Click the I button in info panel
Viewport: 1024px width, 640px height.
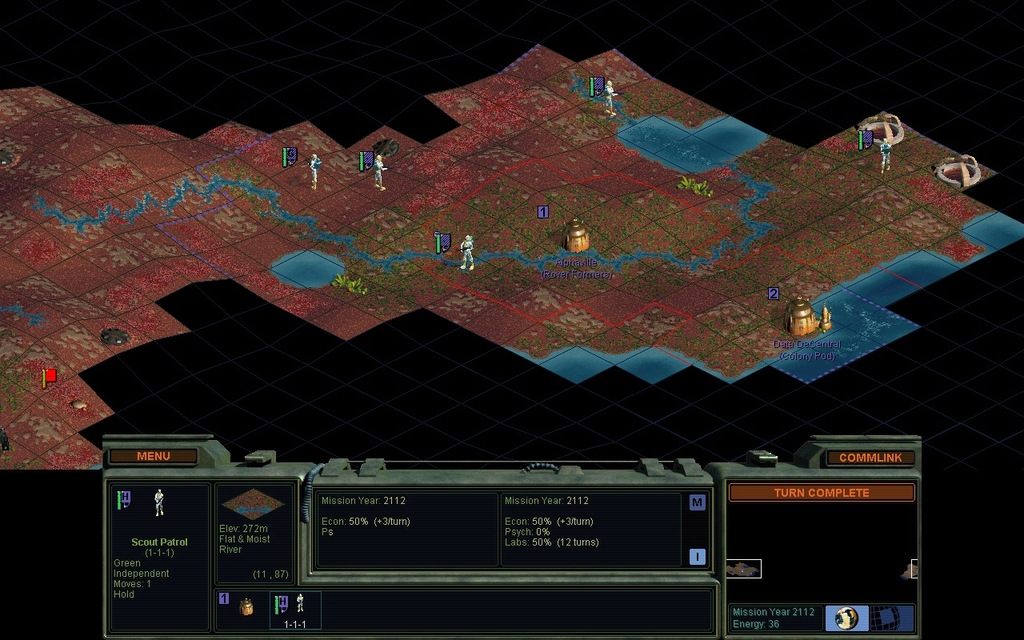697,557
